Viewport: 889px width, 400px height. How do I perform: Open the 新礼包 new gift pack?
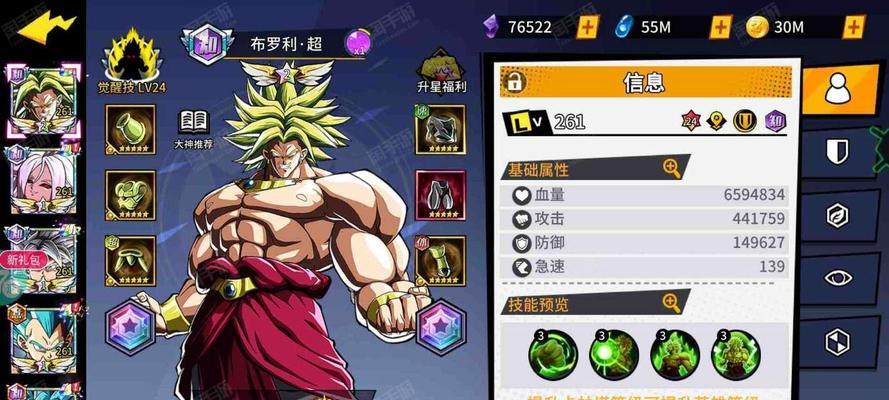(22, 259)
